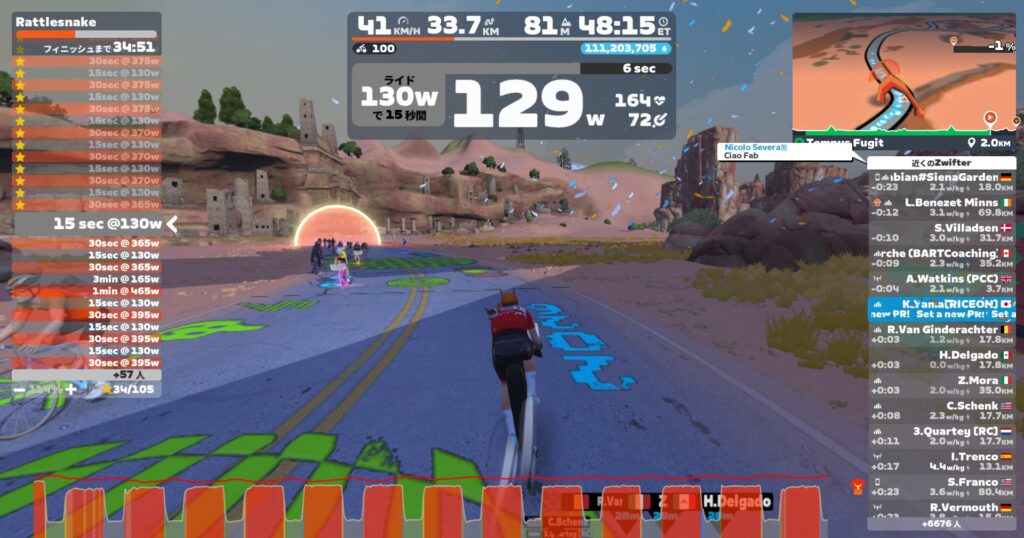The width and height of the screenshot is (1024, 538).
Task: Decrease workout intensity with the minus button
Action: click(19, 389)
